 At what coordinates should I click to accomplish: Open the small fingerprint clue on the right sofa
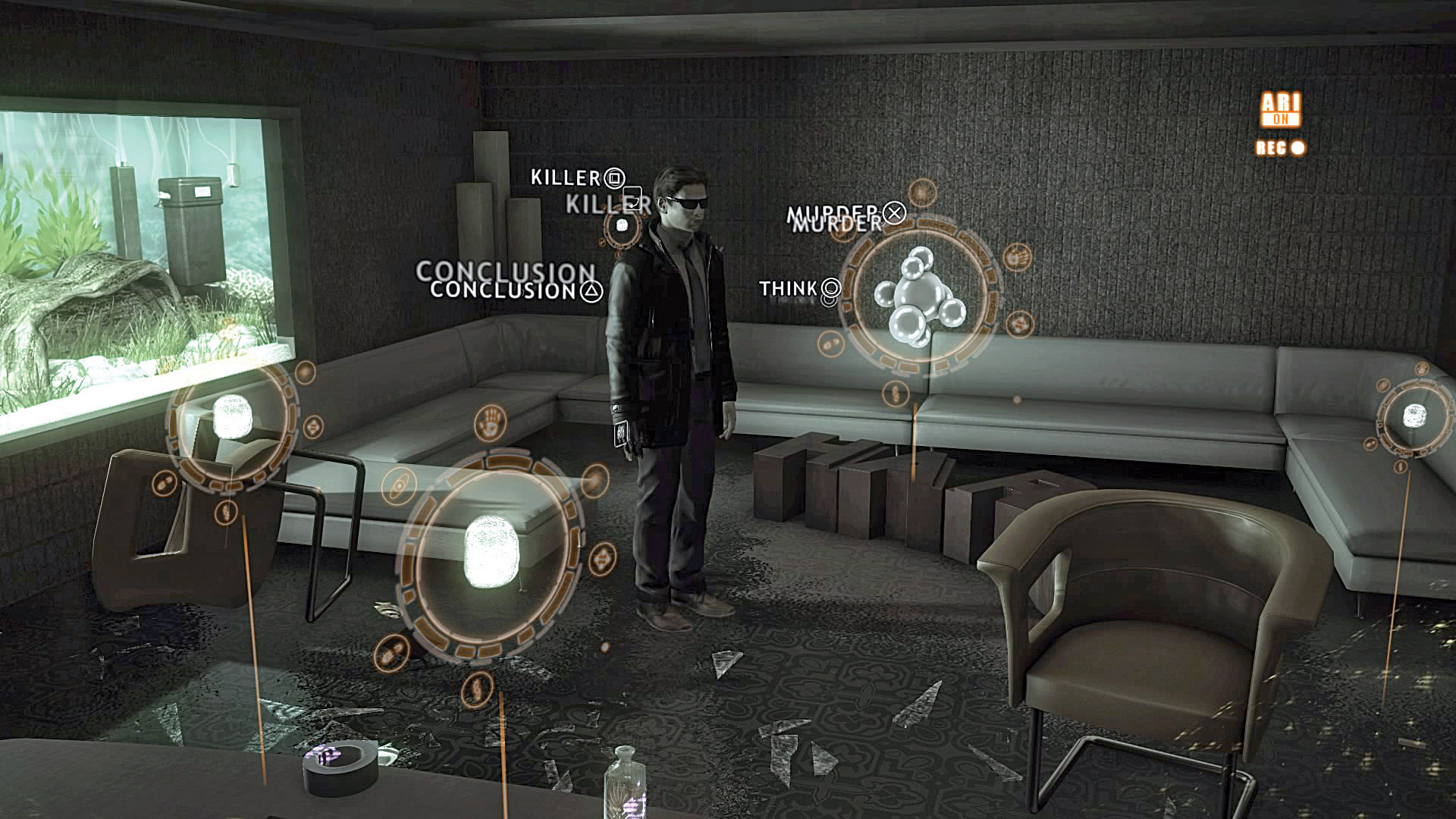[1414, 415]
